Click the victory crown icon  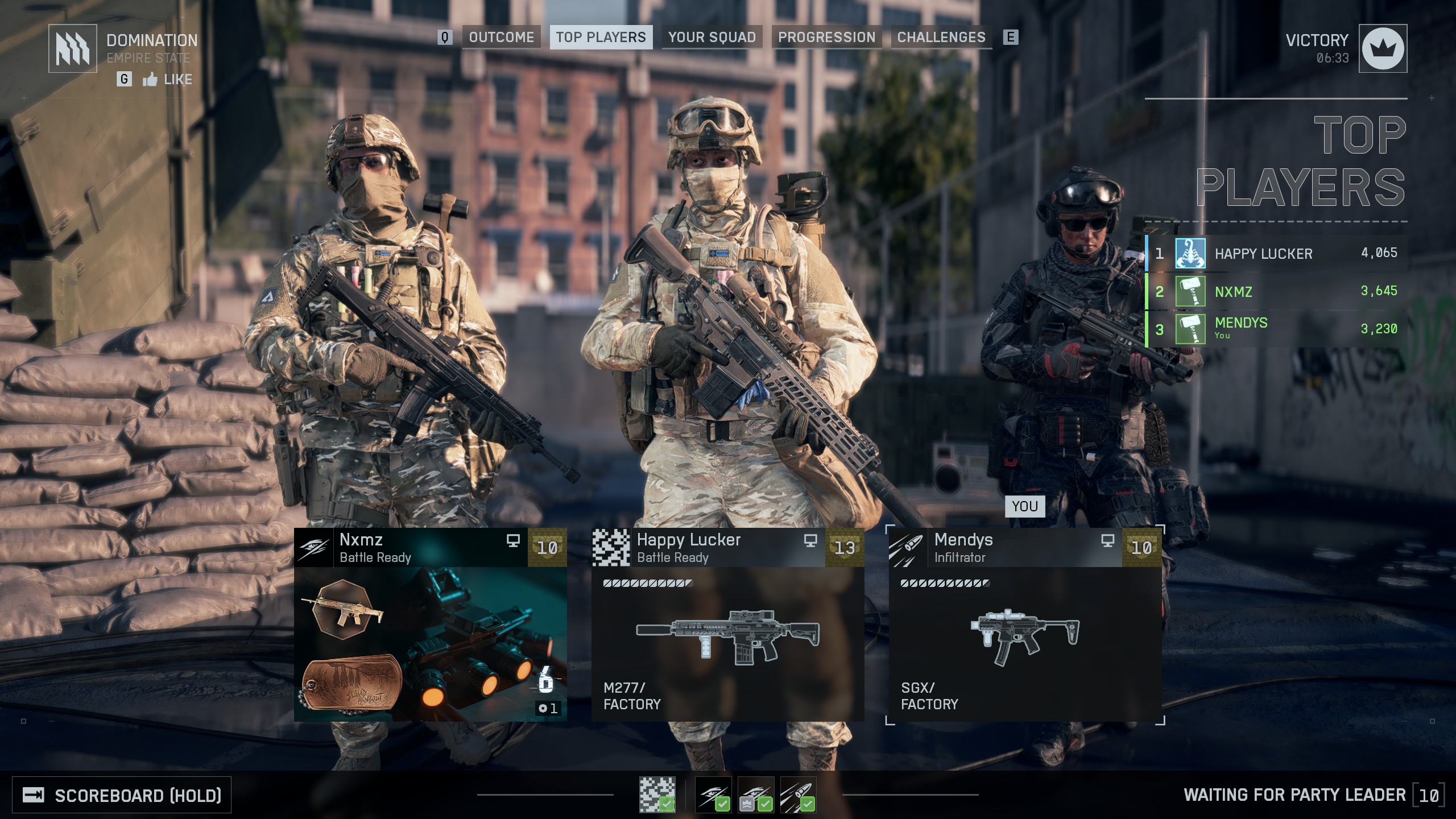click(x=1383, y=48)
